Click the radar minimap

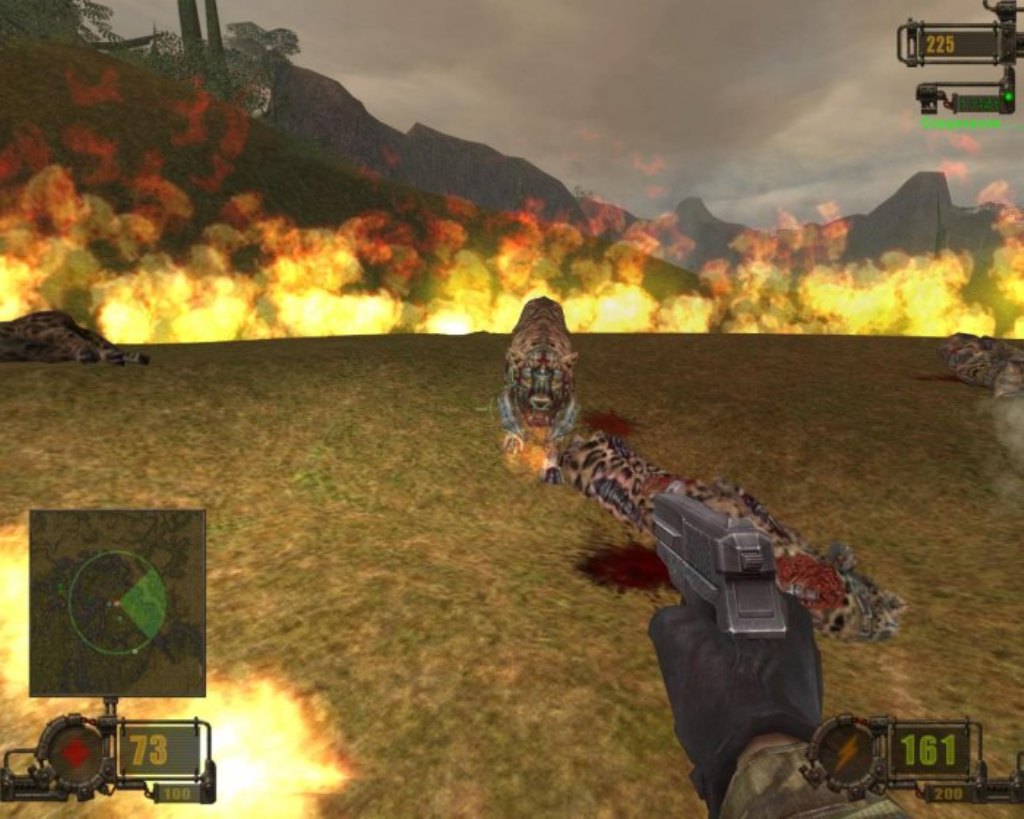[x=117, y=602]
